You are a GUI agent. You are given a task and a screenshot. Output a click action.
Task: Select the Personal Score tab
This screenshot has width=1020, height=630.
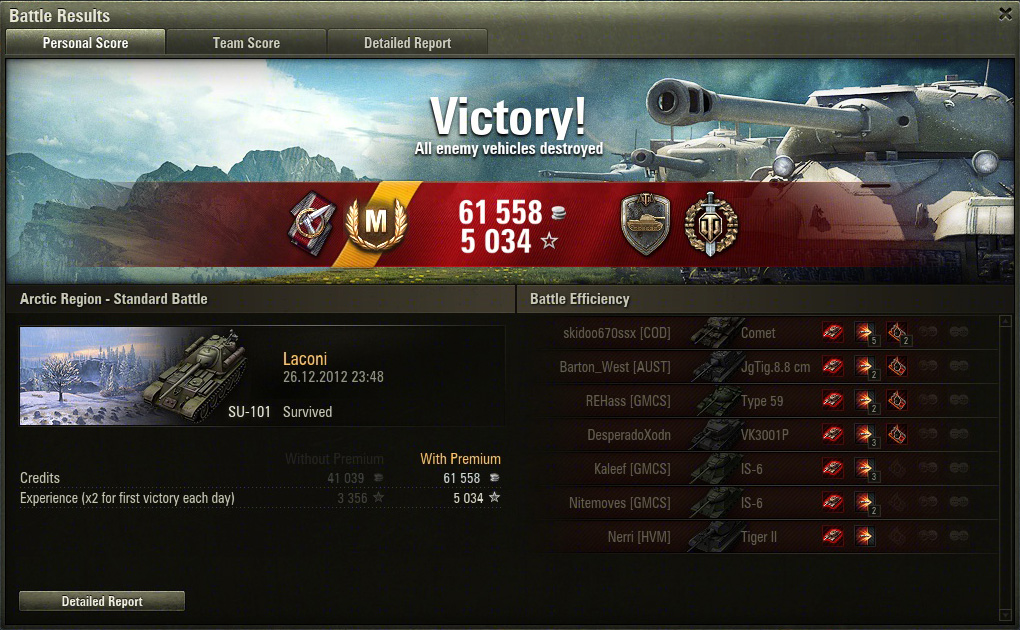coord(85,43)
